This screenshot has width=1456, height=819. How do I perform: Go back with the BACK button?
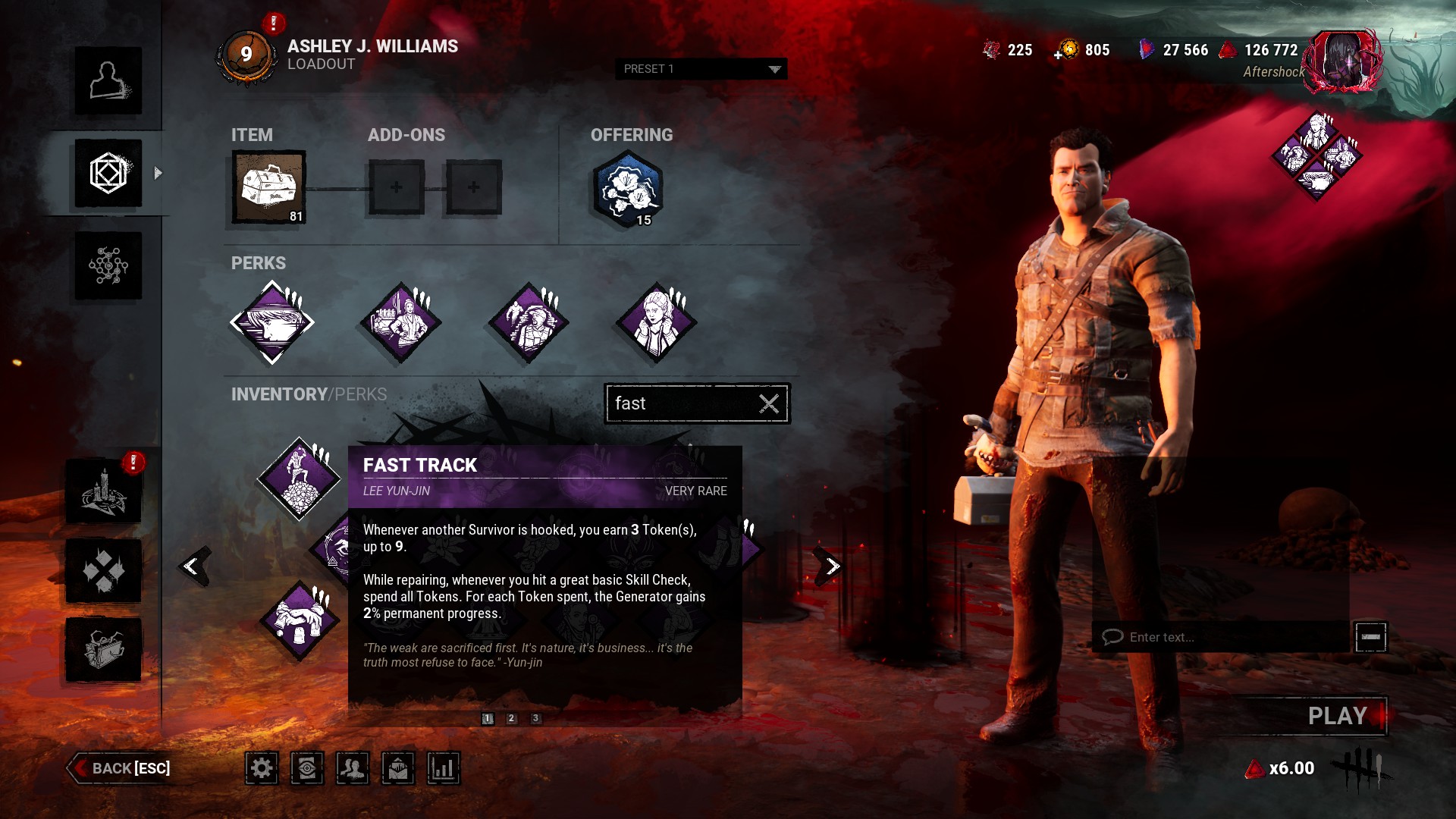click(121, 768)
